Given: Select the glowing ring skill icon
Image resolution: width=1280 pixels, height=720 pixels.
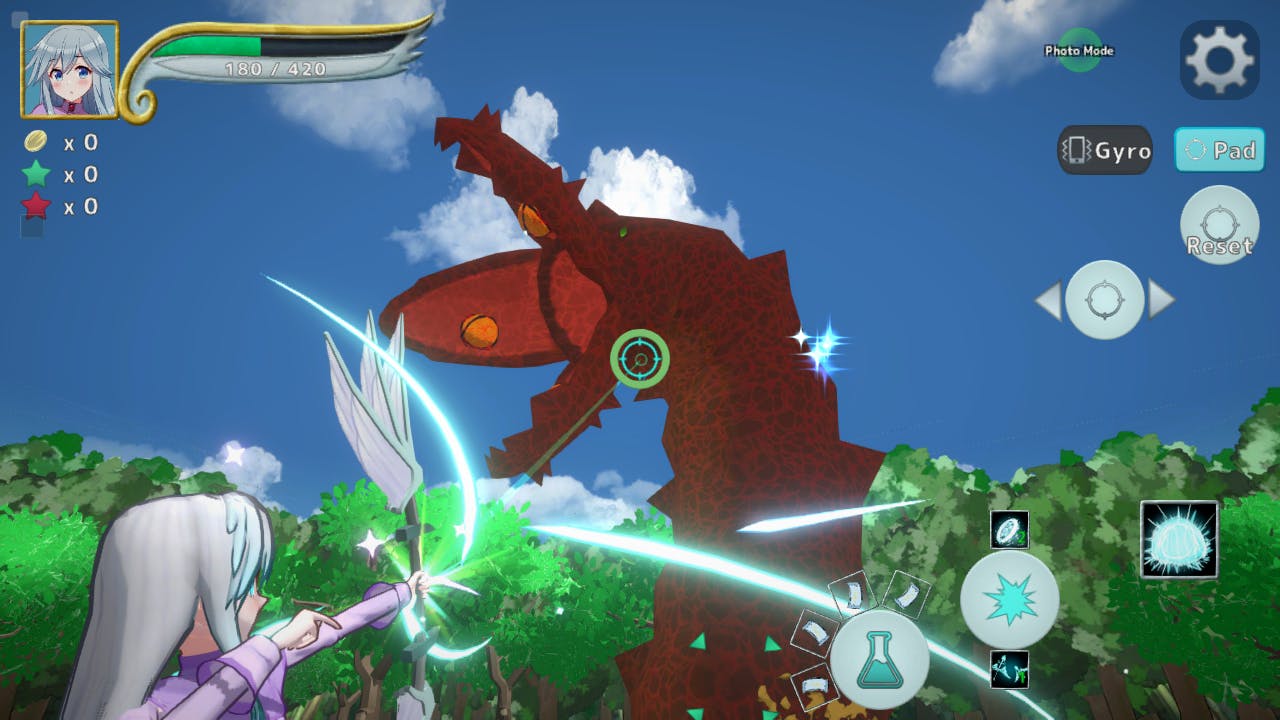Looking at the screenshot, I should [1009, 530].
